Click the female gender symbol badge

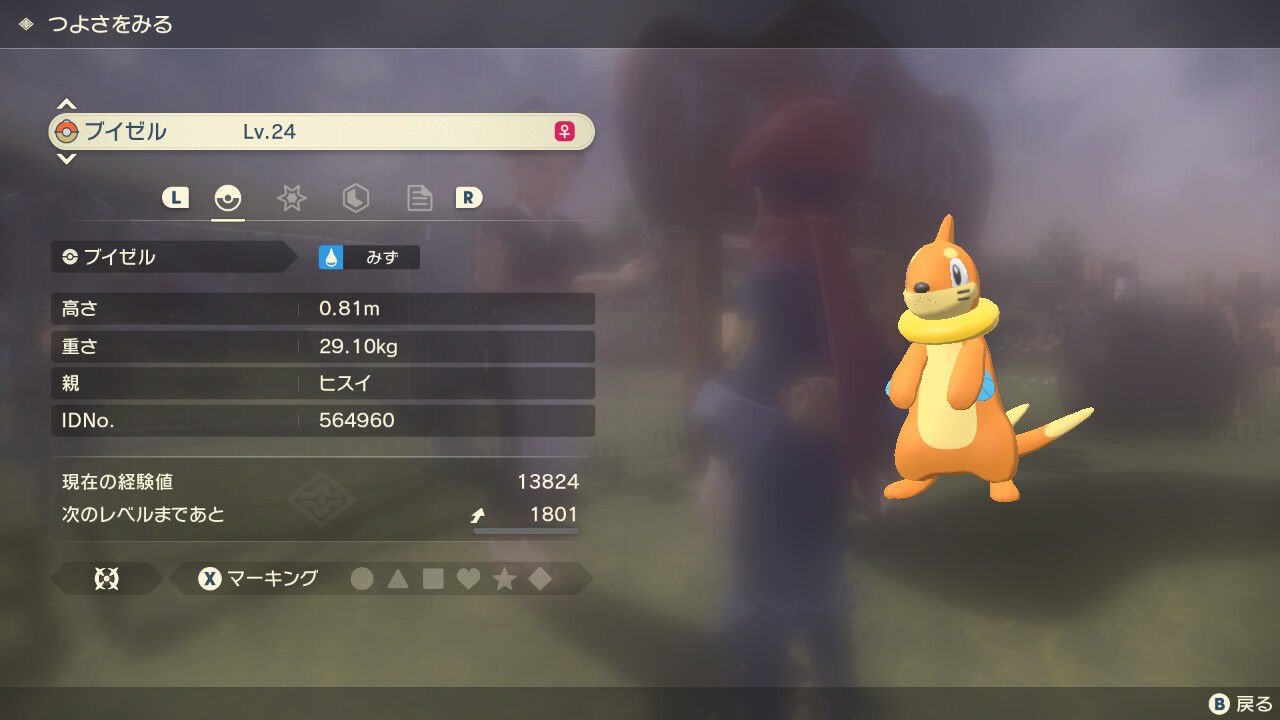(x=562, y=131)
